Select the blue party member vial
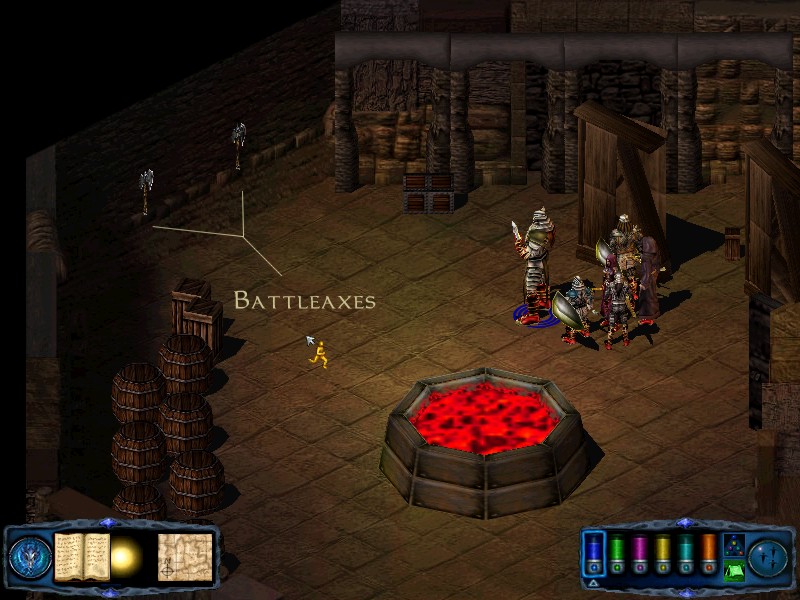Screen dimensions: 800x600 [593, 553]
